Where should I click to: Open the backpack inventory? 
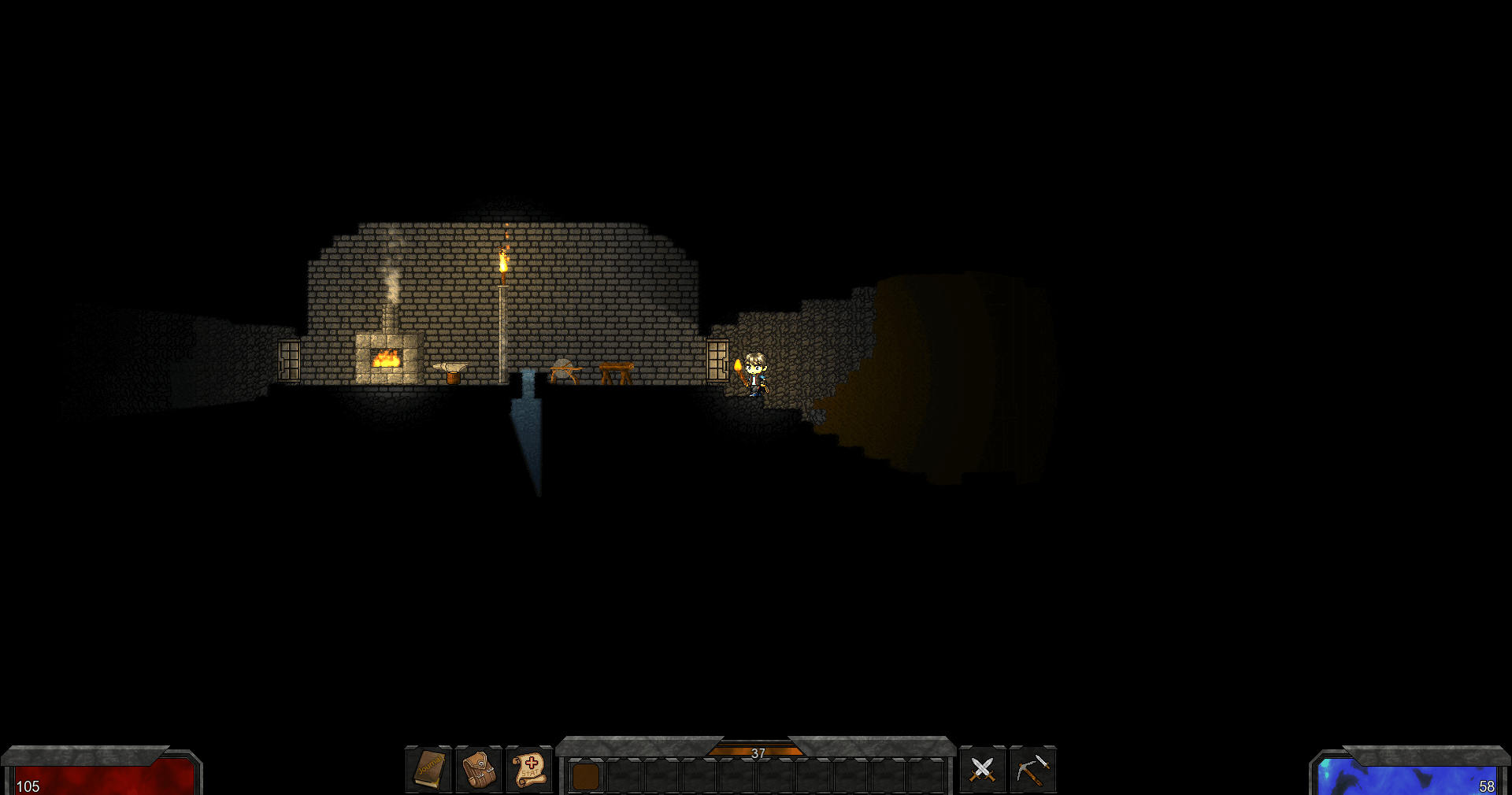tap(479, 769)
